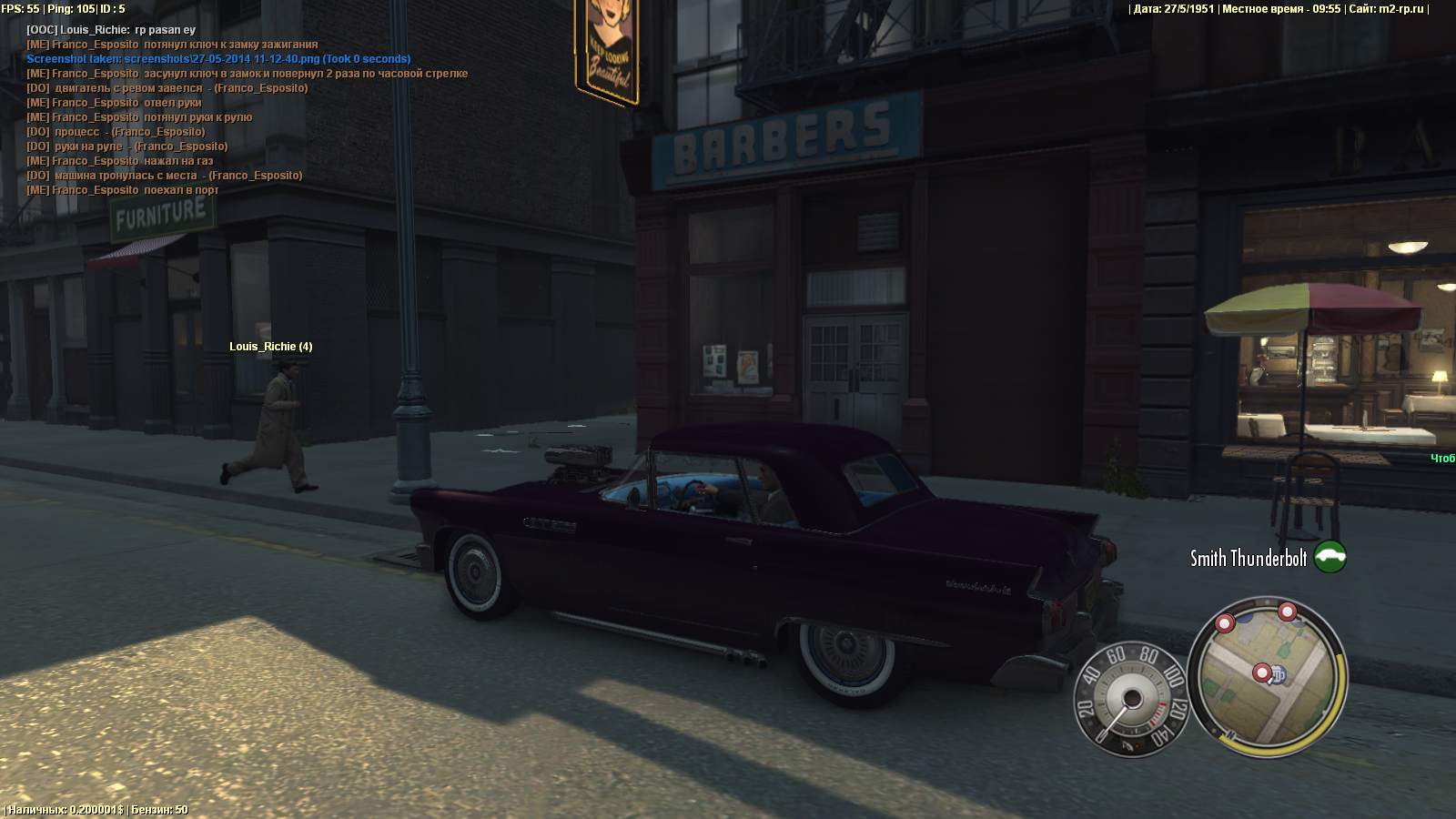Select the blue beer mug bar marker
Viewport: 1456px width, 819px height.
coord(1279,675)
